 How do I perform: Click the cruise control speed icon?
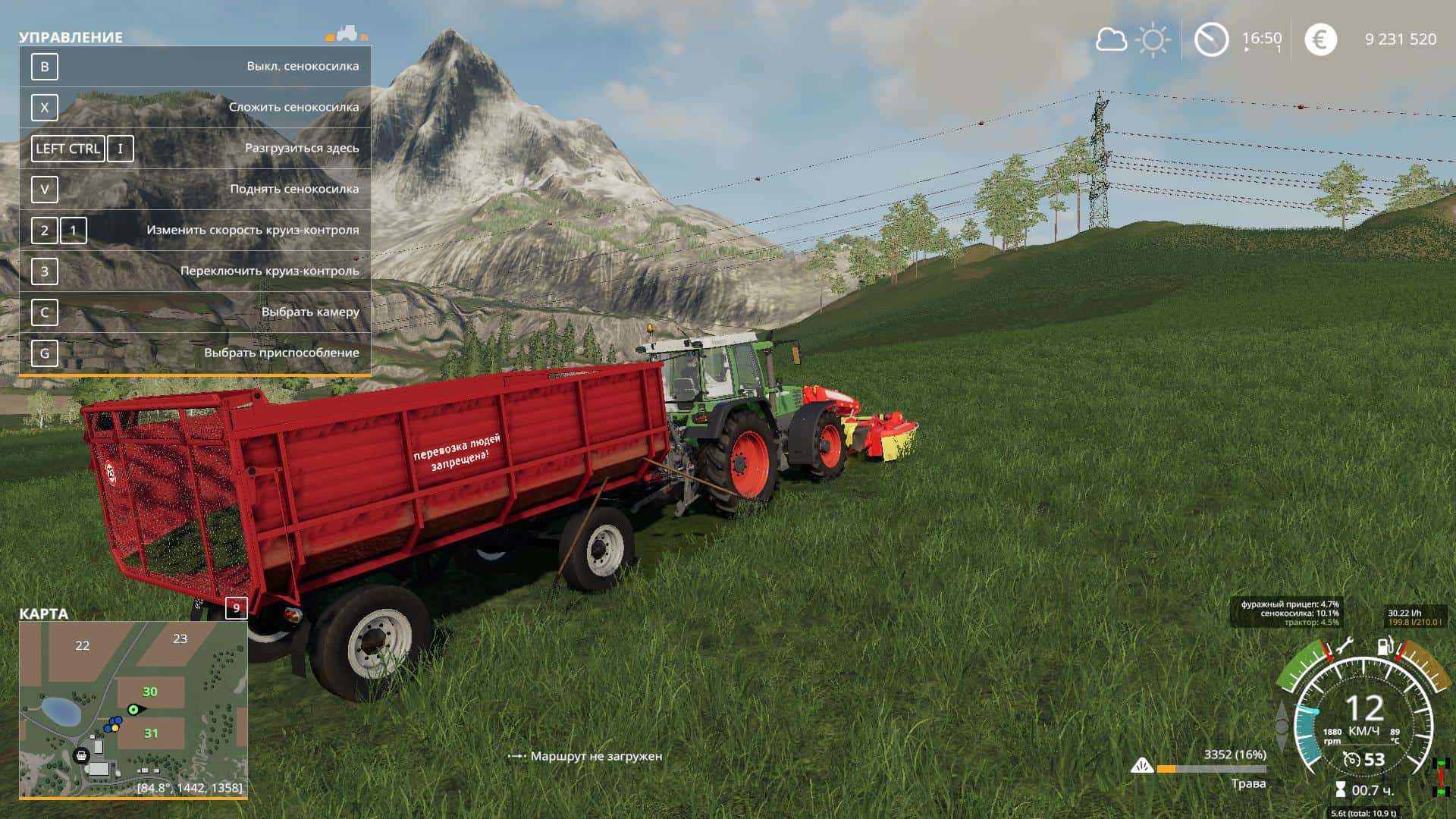click(x=1351, y=759)
